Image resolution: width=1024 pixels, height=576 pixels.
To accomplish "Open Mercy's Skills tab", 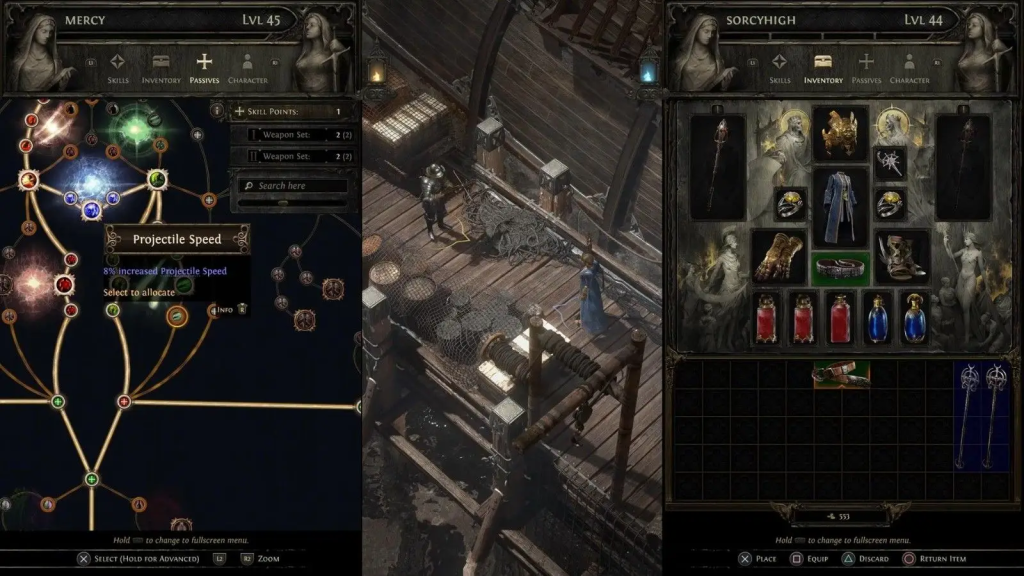I will click(117, 66).
